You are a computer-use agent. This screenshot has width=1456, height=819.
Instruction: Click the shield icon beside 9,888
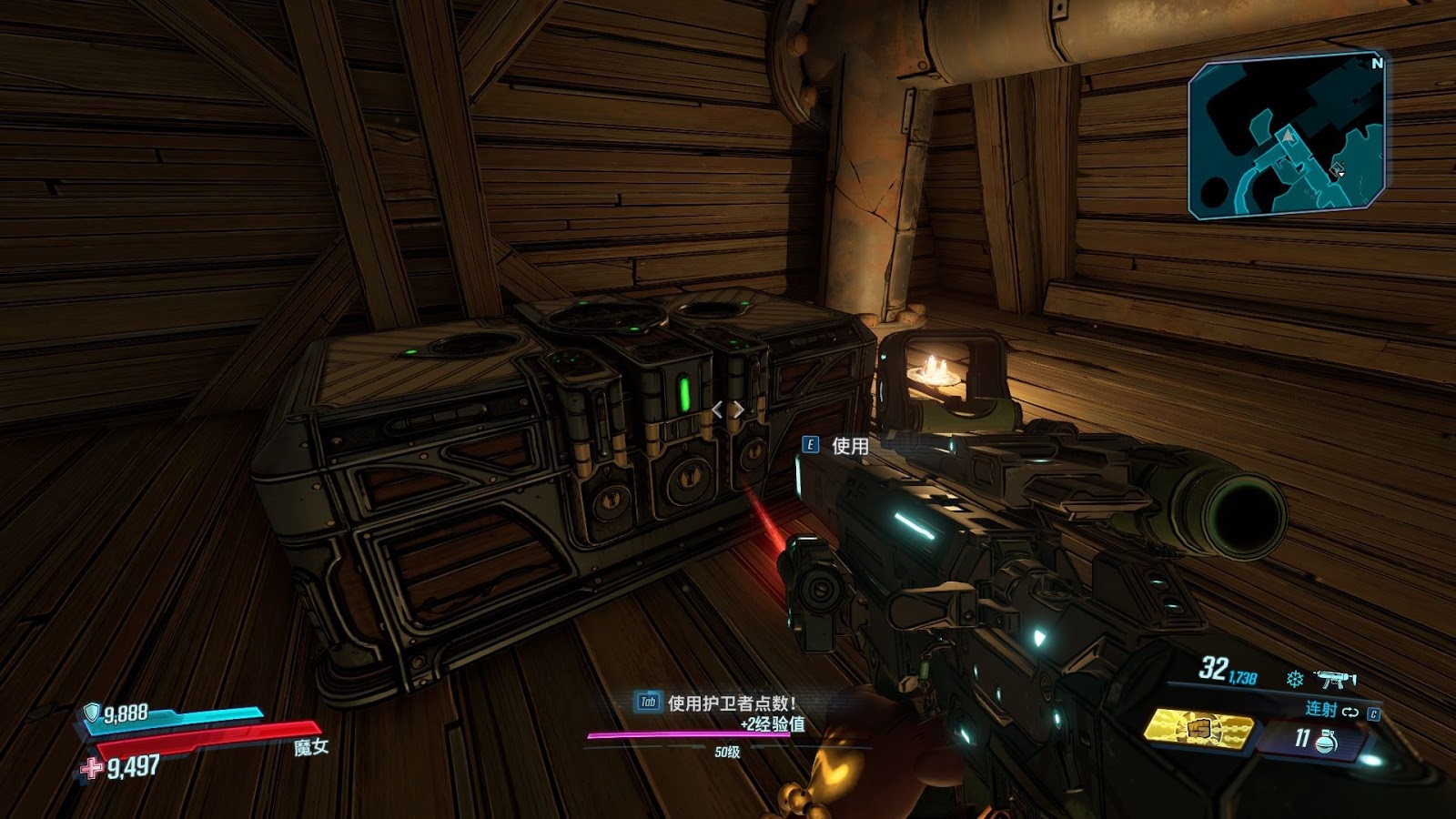click(92, 712)
